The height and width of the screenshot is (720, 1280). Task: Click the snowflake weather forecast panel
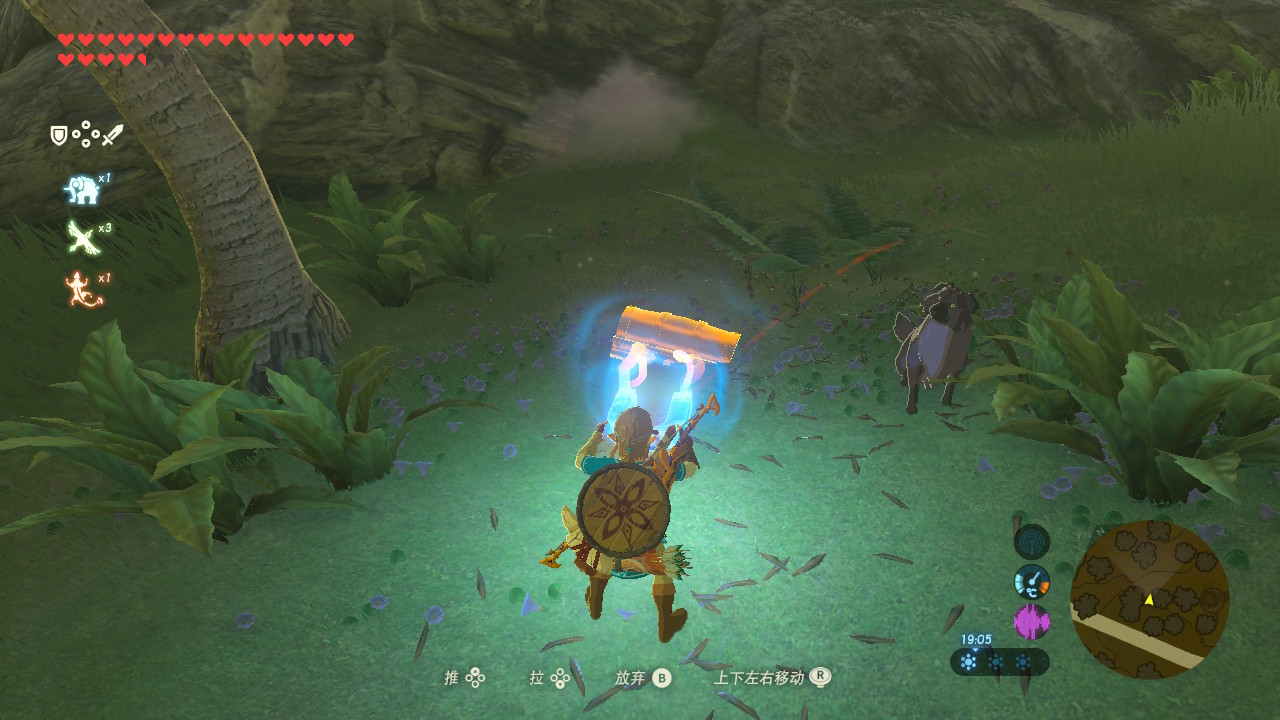(x=998, y=661)
